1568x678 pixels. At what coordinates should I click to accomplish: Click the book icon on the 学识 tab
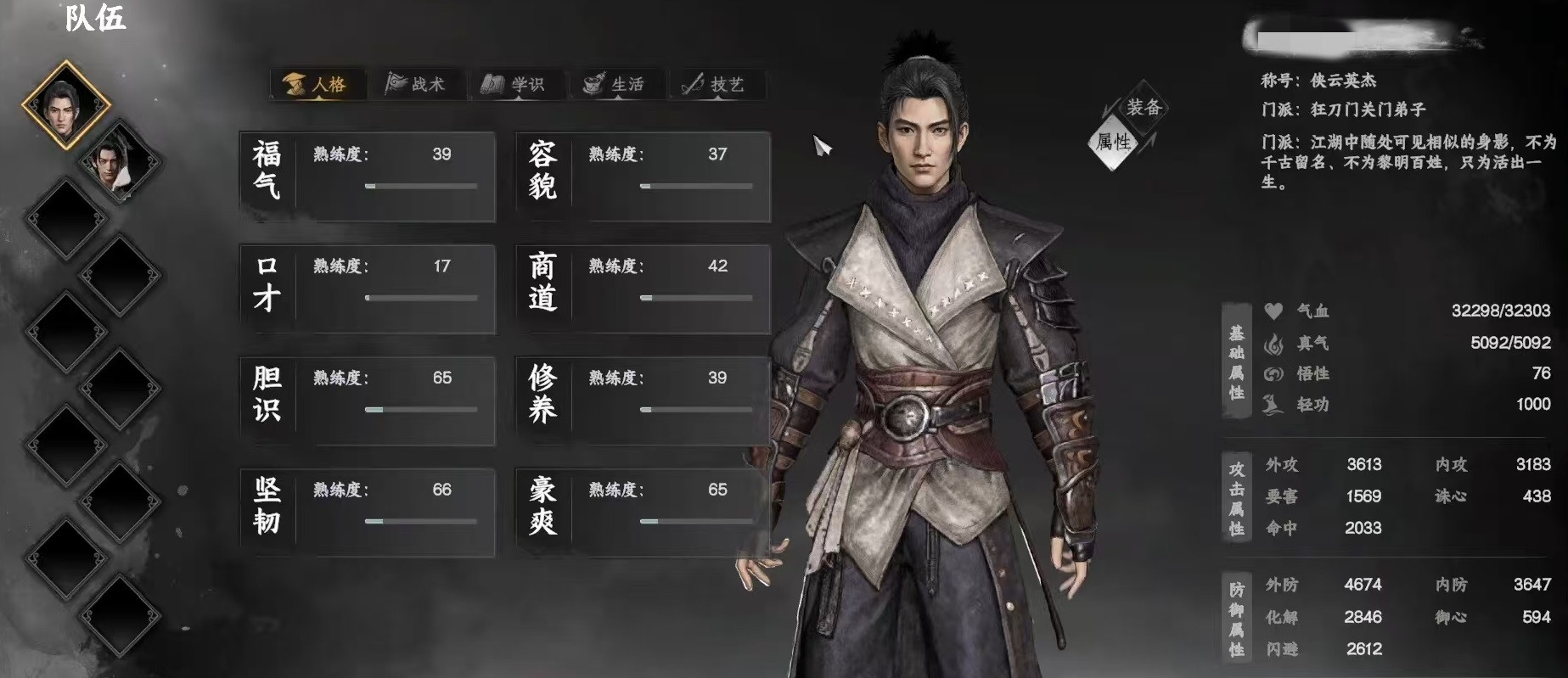pyautogui.click(x=492, y=83)
